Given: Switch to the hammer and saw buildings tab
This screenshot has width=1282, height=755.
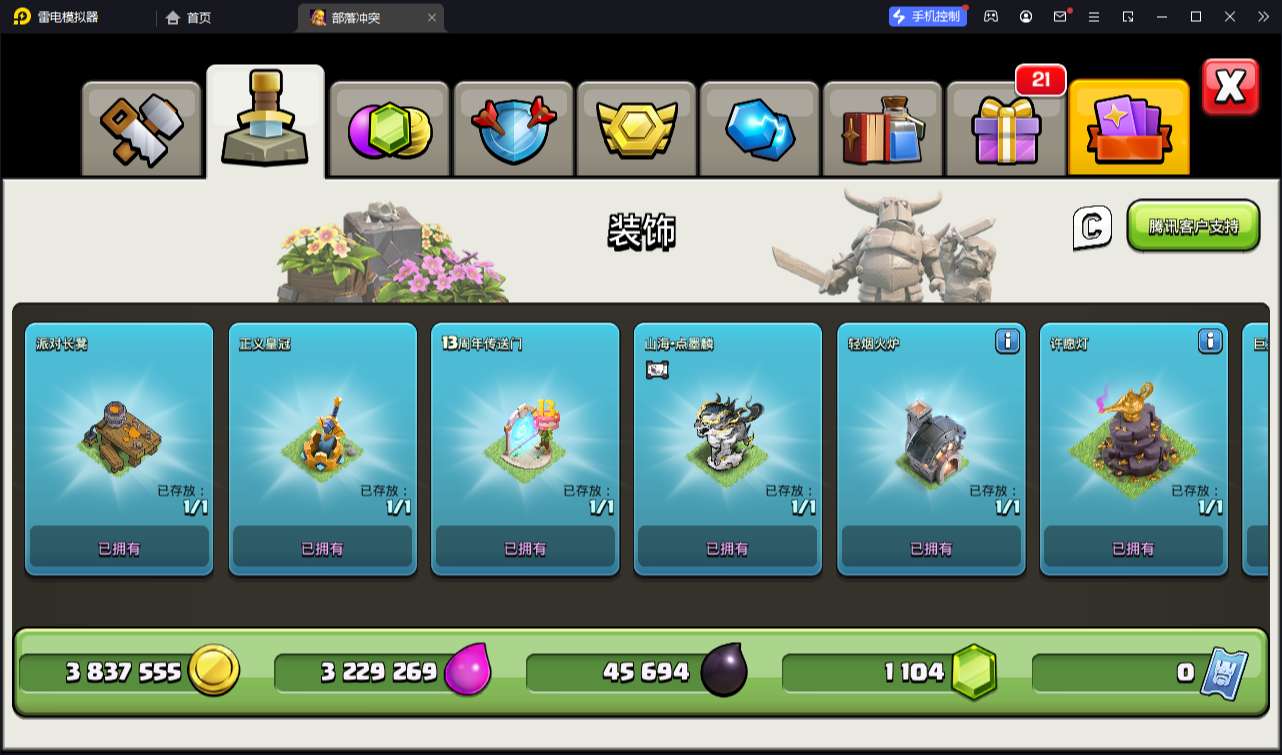Looking at the screenshot, I should (141, 130).
